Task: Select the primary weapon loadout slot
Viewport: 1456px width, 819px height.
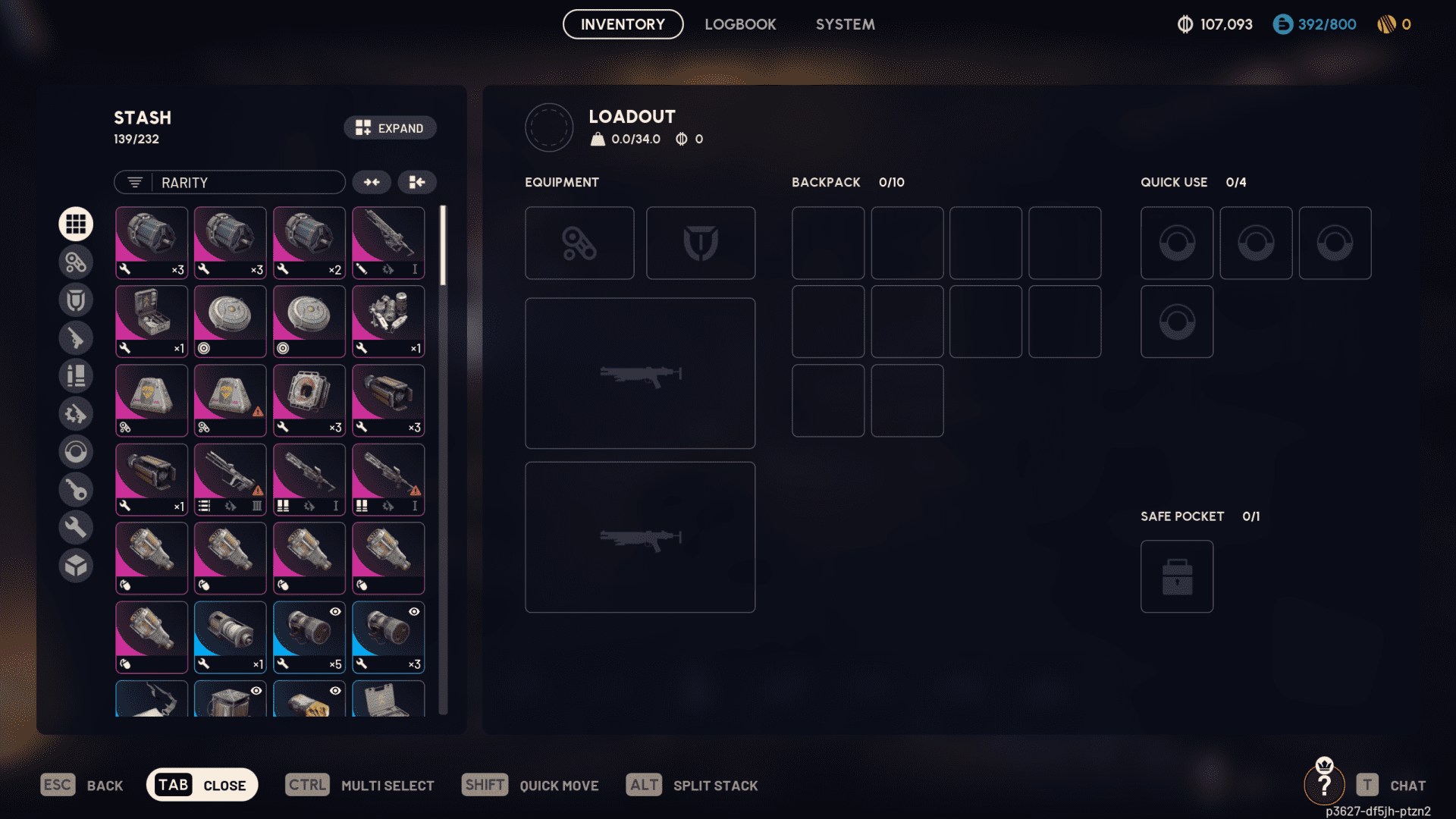Action: [639, 373]
